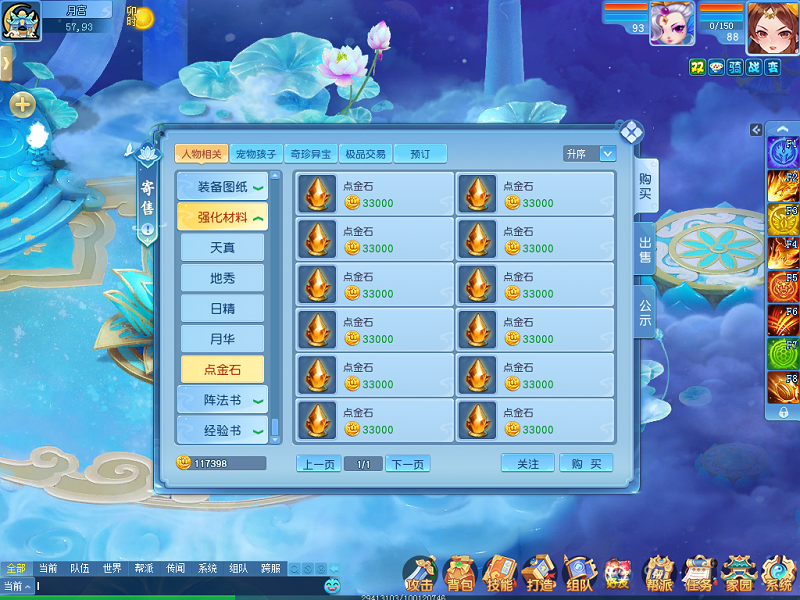Viewport: 800px width, 600px height.
Task: Open the 奇珍异宝 tab
Action: 310,154
